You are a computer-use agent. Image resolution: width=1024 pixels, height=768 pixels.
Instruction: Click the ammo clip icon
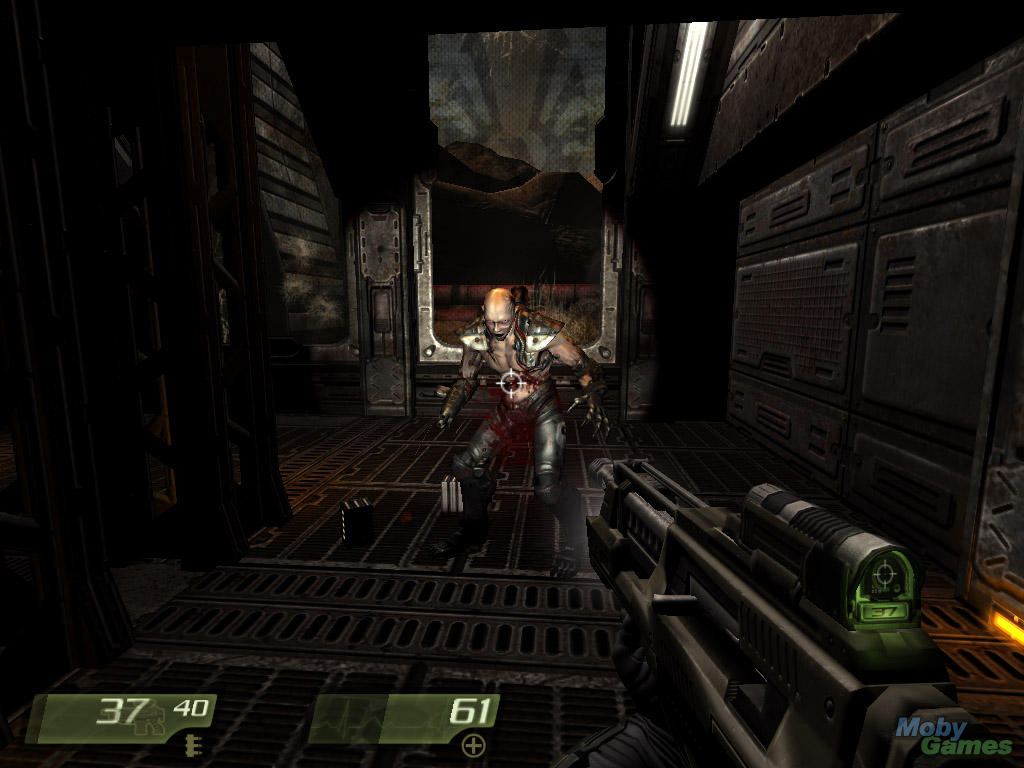pos(191,743)
